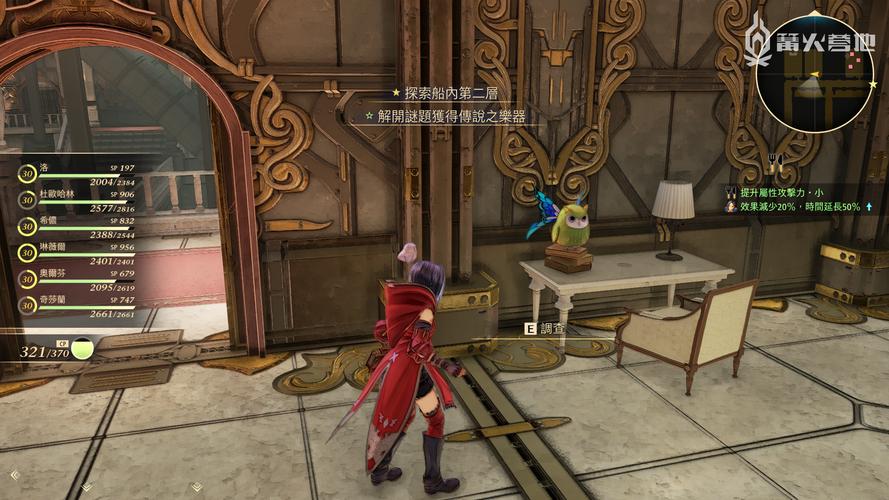The height and width of the screenshot is (500, 889).
Task: Click the green CP gauge orb
Action: click(x=83, y=349)
